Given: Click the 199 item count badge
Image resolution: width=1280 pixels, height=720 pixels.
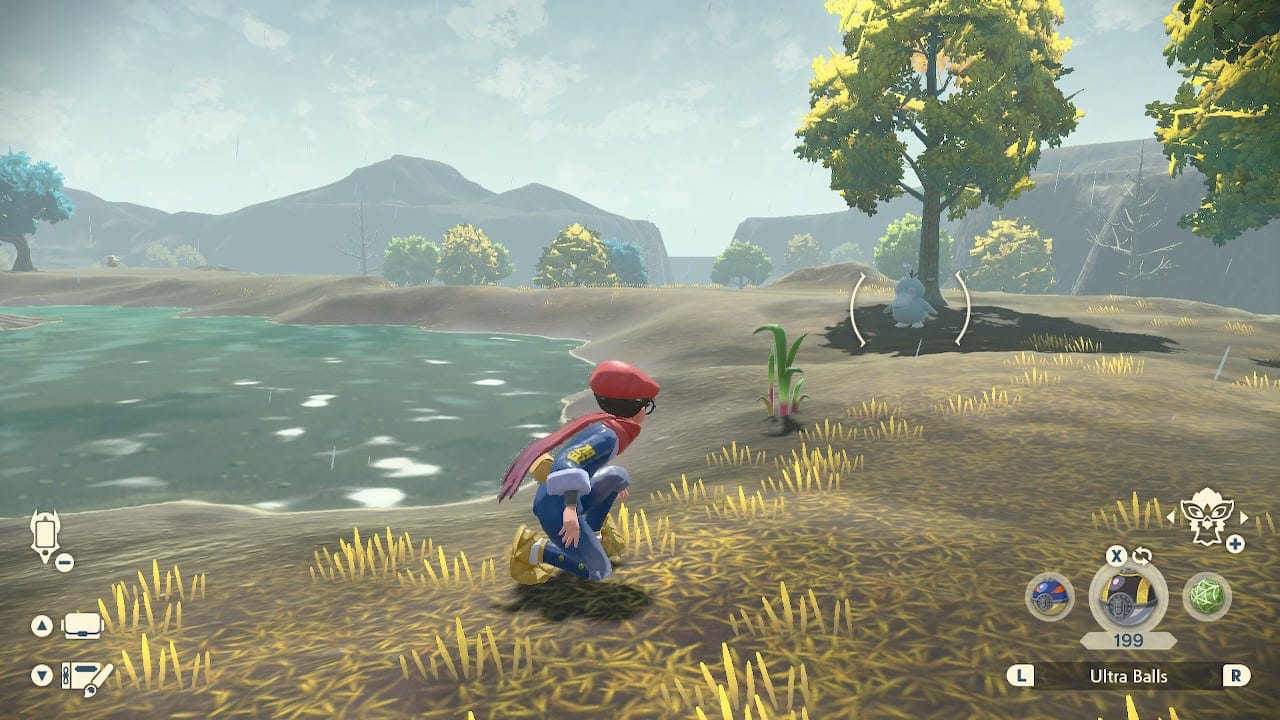Looking at the screenshot, I should click(x=1127, y=638).
